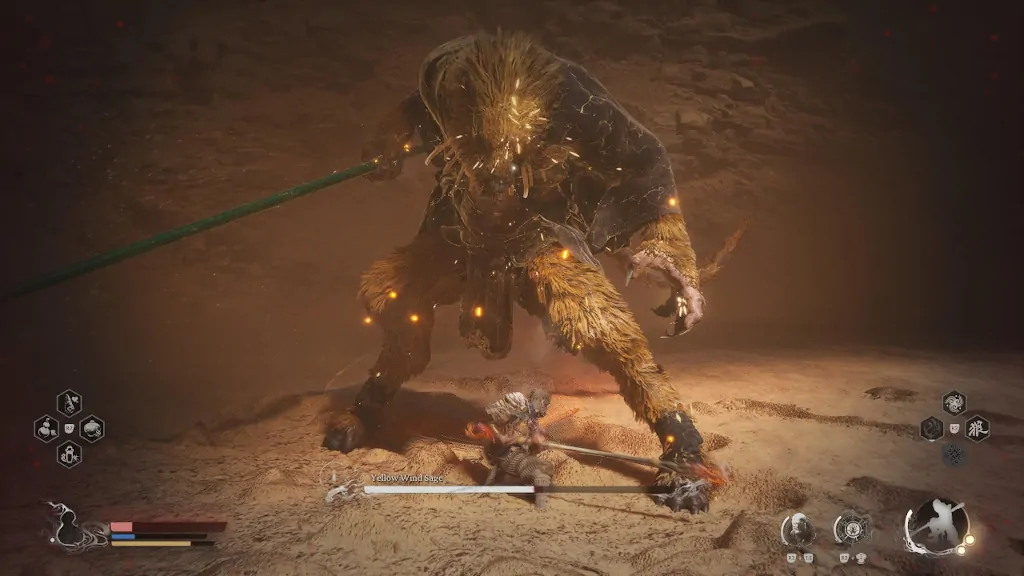1024x576 pixels.
Task: Summon the spirit skill portrait
Action: pyautogui.click(x=797, y=527)
